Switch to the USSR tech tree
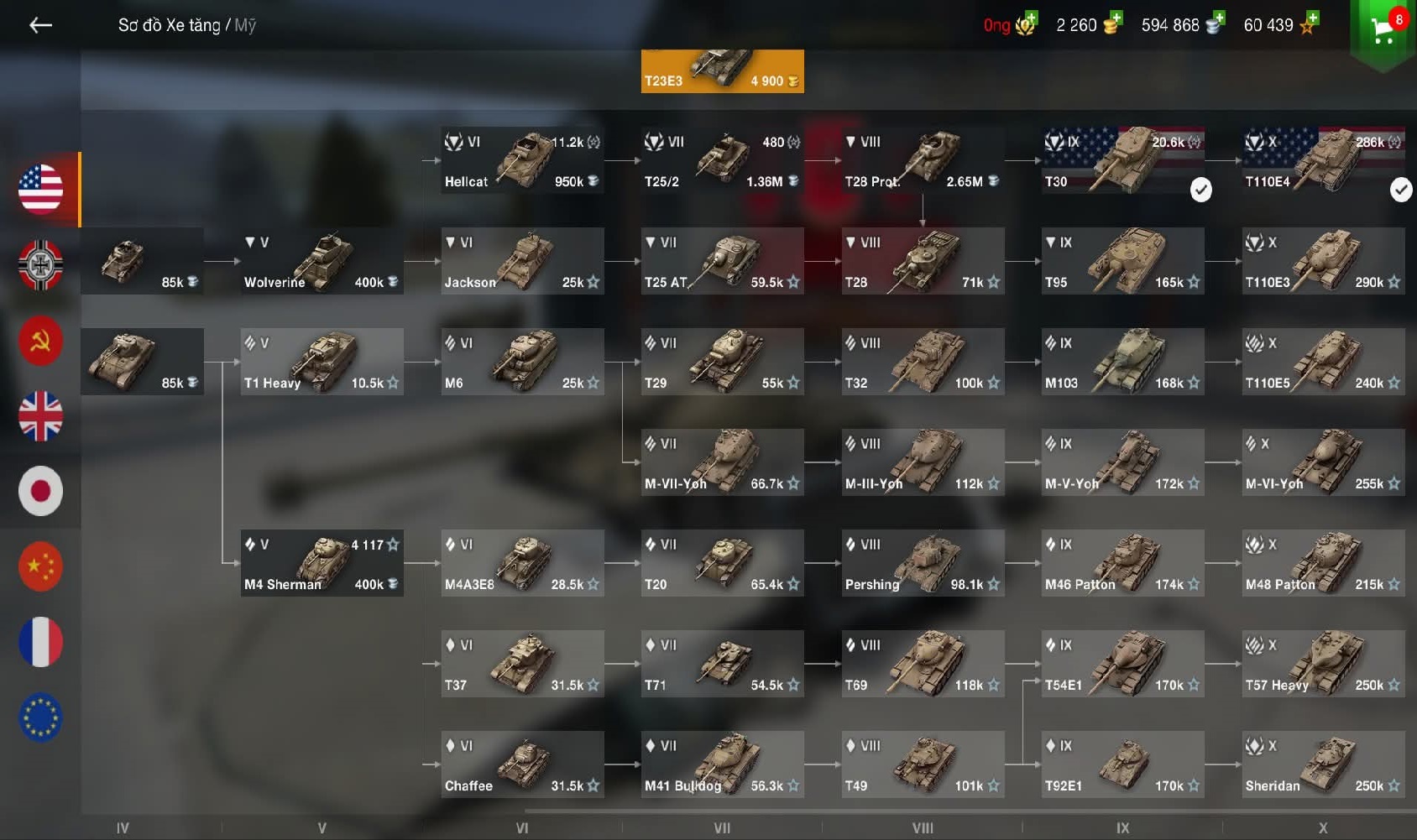The width and height of the screenshot is (1417, 840). (40, 340)
